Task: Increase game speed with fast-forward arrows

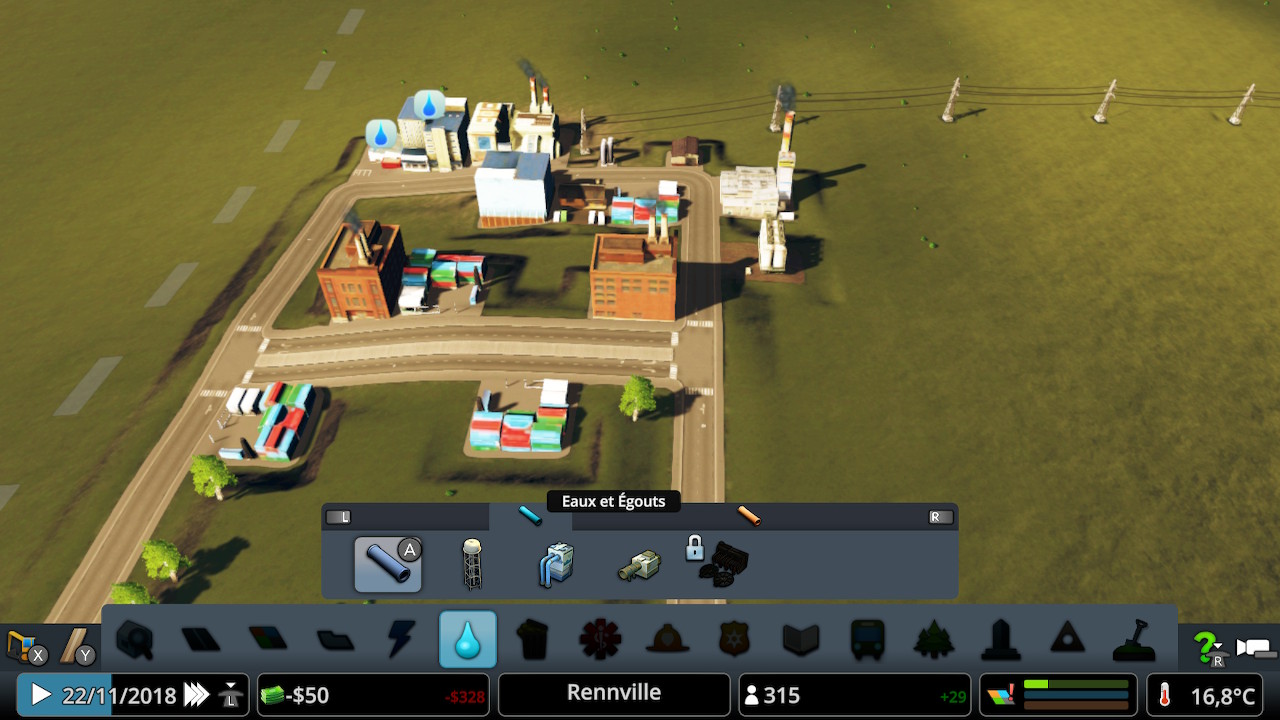Action: (197, 694)
